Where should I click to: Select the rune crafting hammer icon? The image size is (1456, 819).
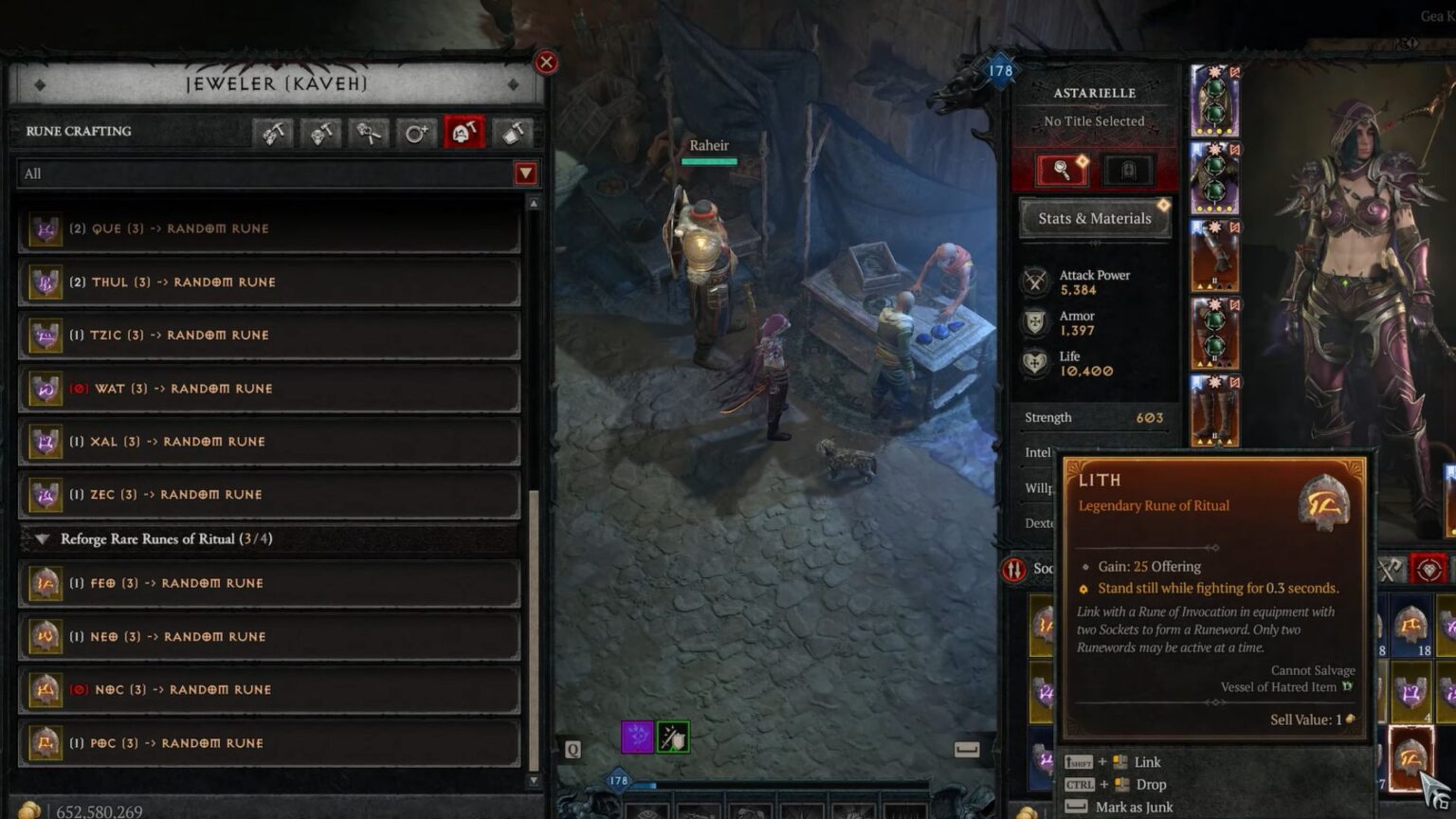tap(463, 133)
